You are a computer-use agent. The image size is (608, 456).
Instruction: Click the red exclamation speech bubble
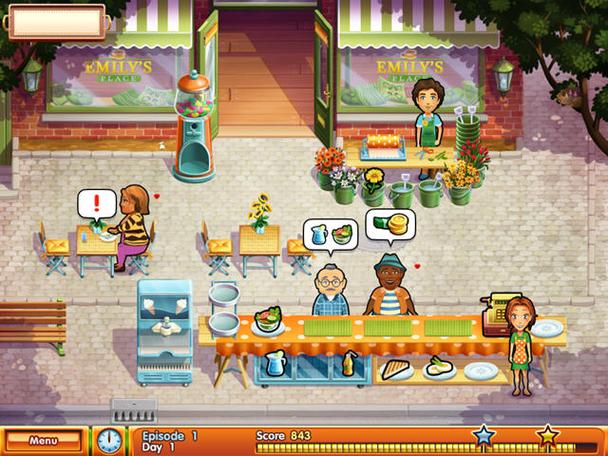coord(97,204)
